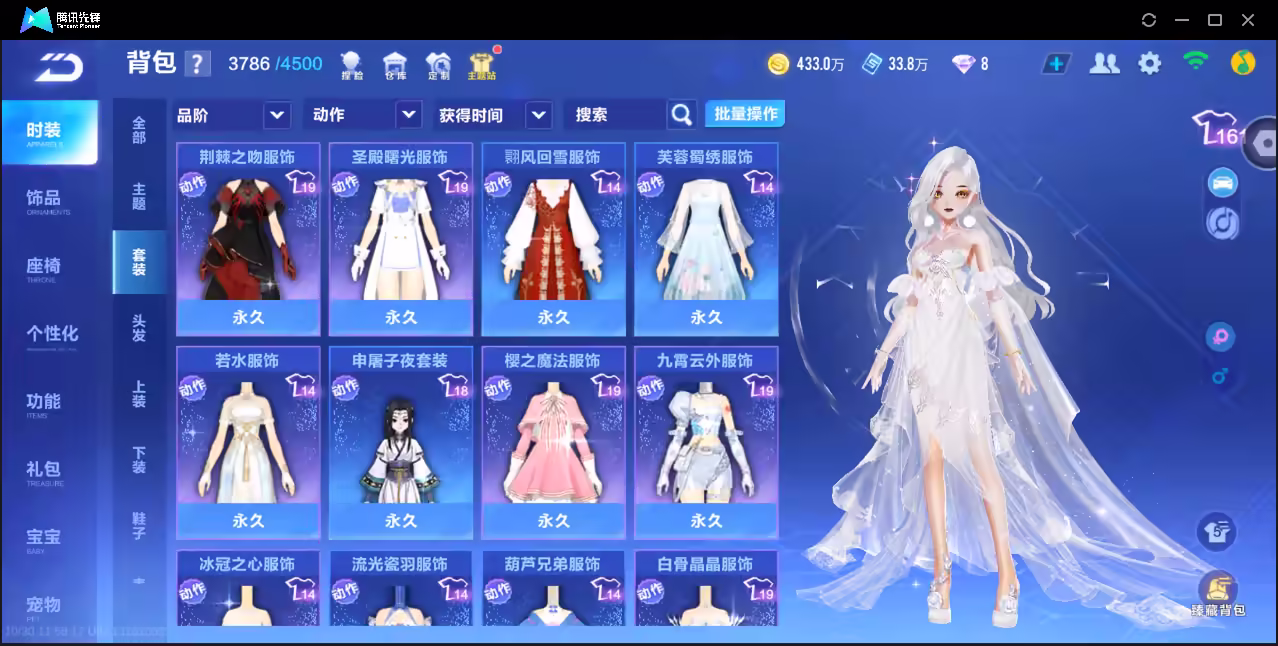Activate the magnifier search button

(681, 115)
